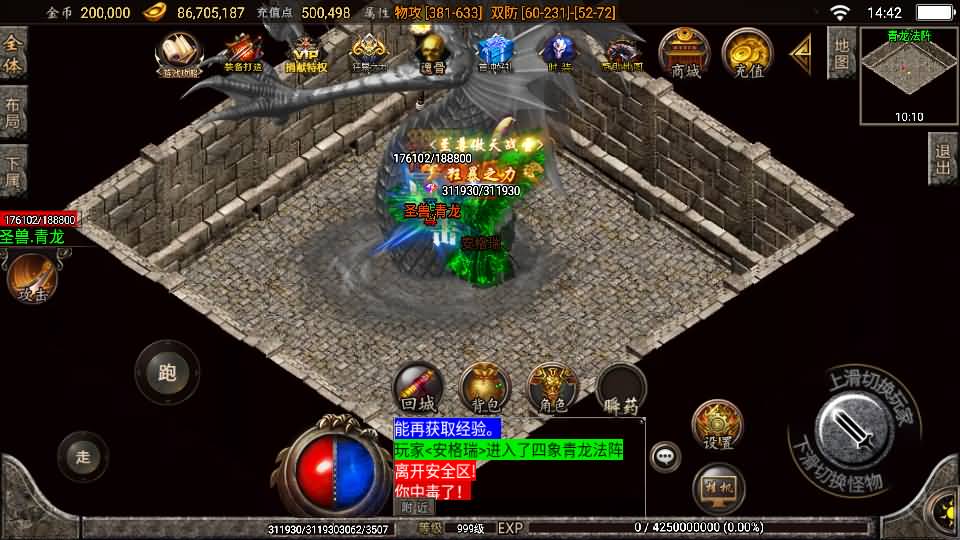This screenshot has width=960, height=540.
Task: Select the 下属 tab
Action: pyautogui.click(x=13, y=170)
